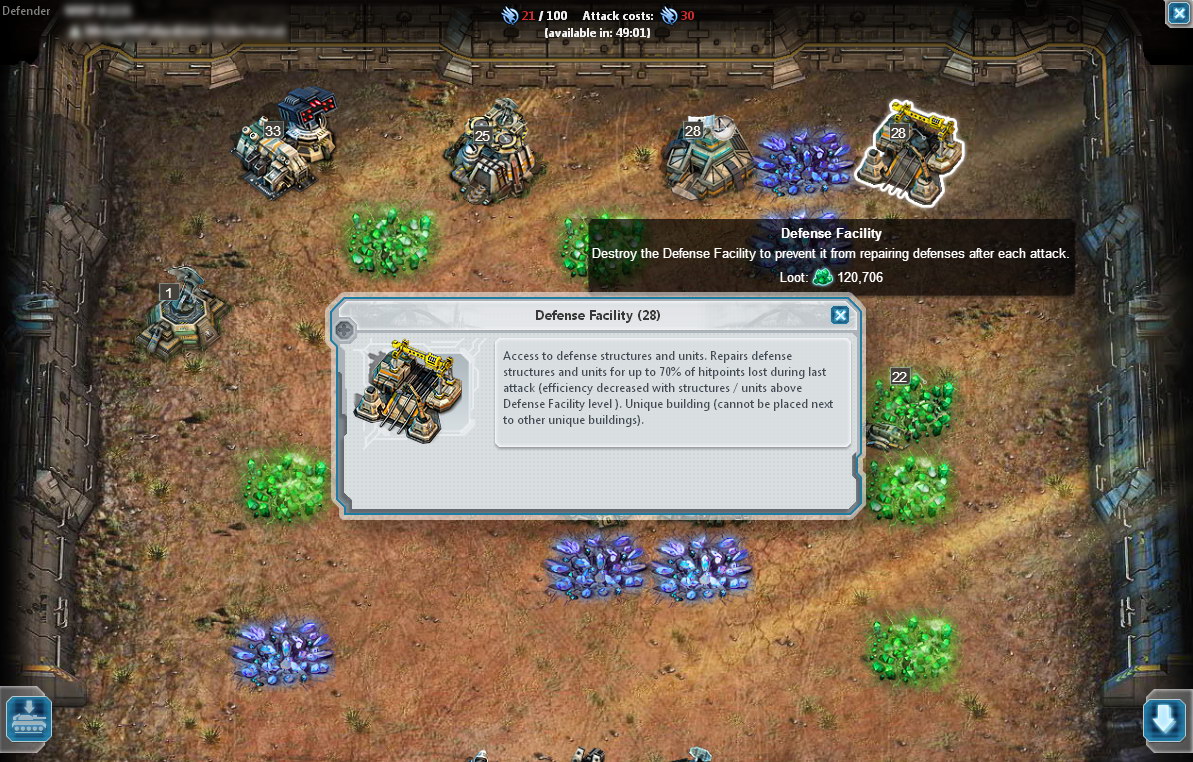Click the blue down arrow button

[x=1164, y=719]
